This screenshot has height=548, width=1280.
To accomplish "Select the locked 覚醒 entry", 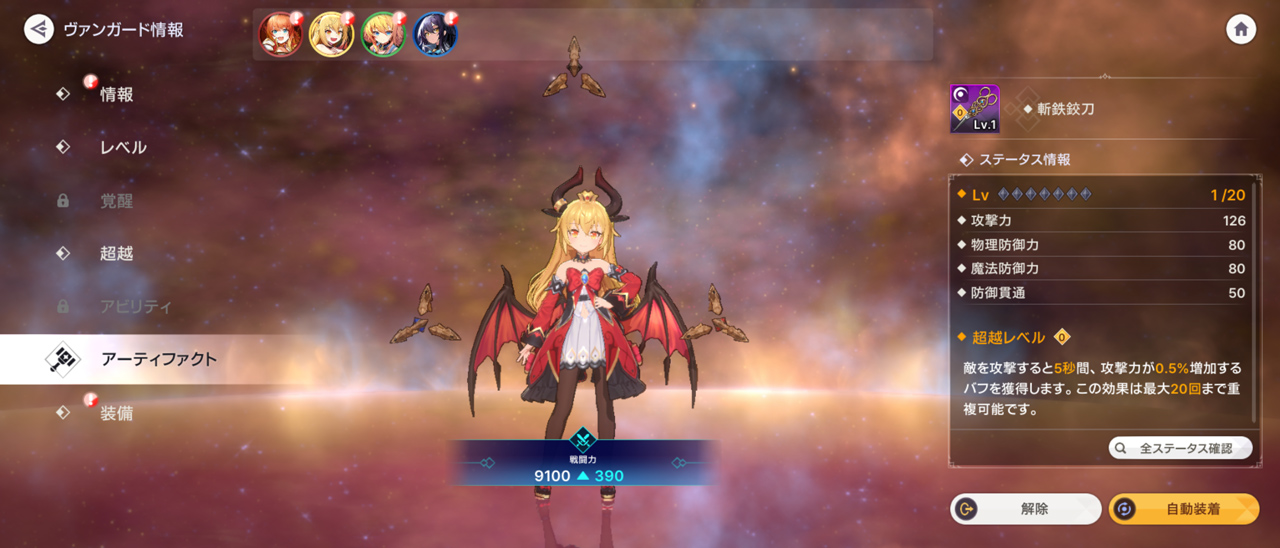I will pos(116,200).
